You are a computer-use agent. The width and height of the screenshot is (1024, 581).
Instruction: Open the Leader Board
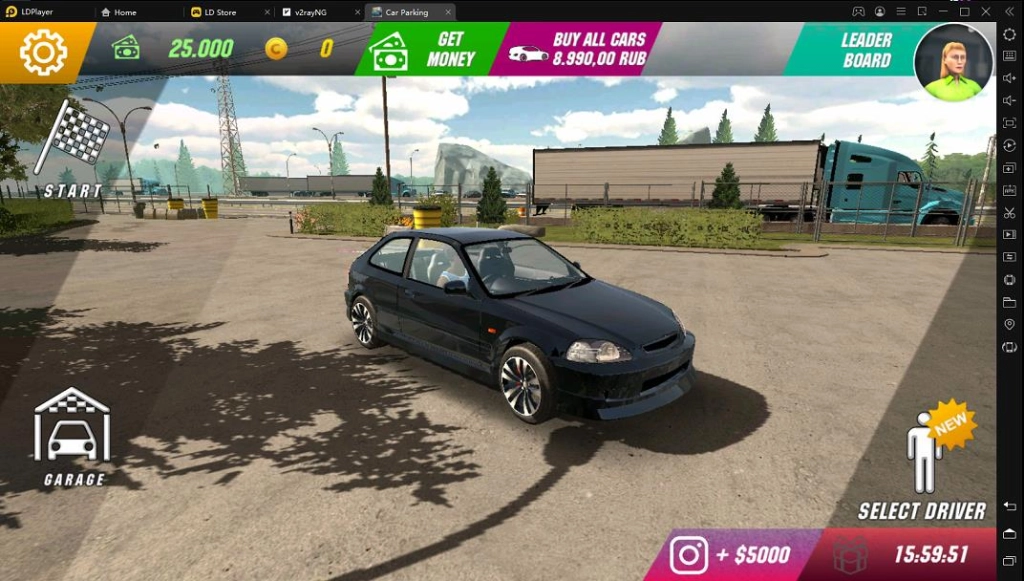[857, 50]
